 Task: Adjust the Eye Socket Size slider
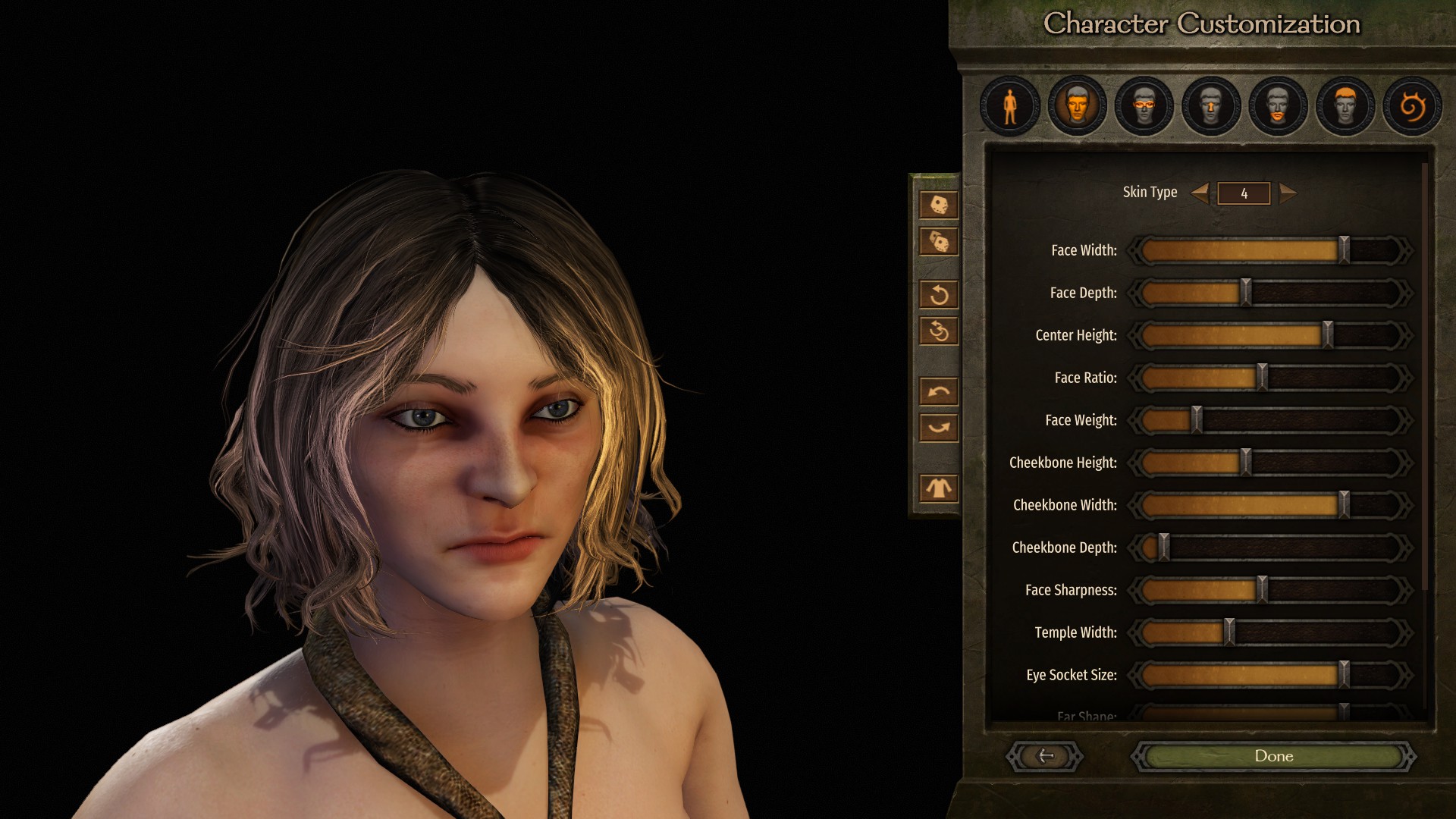click(x=1343, y=675)
